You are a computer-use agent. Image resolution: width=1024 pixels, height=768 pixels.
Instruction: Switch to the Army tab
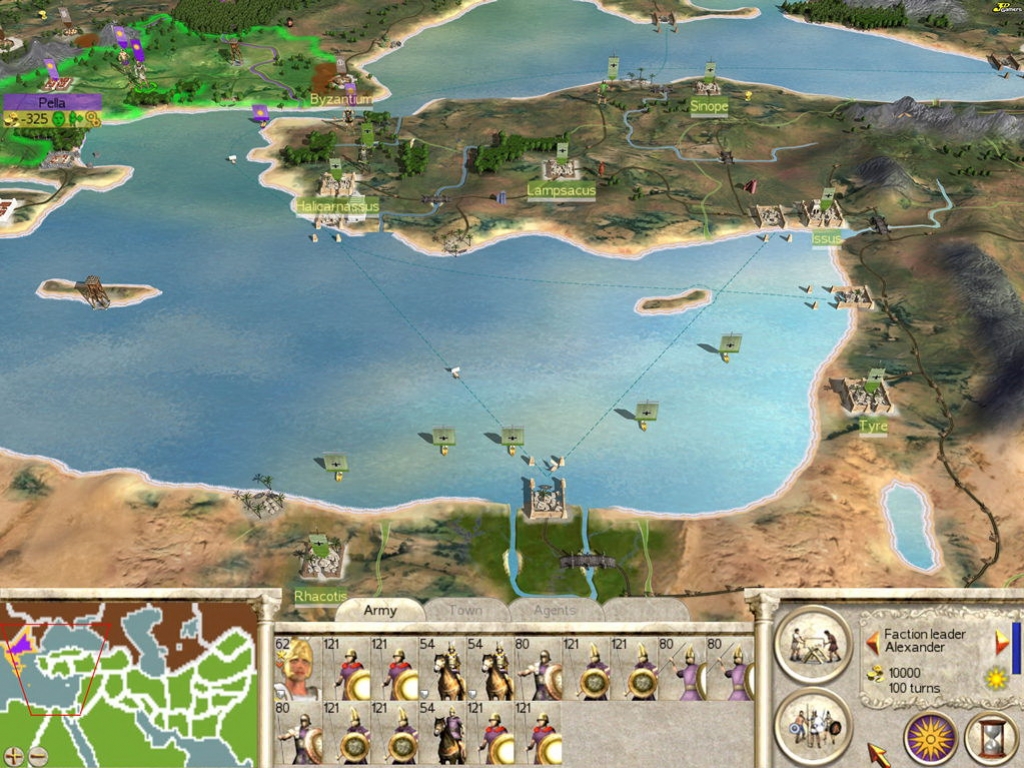380,610
